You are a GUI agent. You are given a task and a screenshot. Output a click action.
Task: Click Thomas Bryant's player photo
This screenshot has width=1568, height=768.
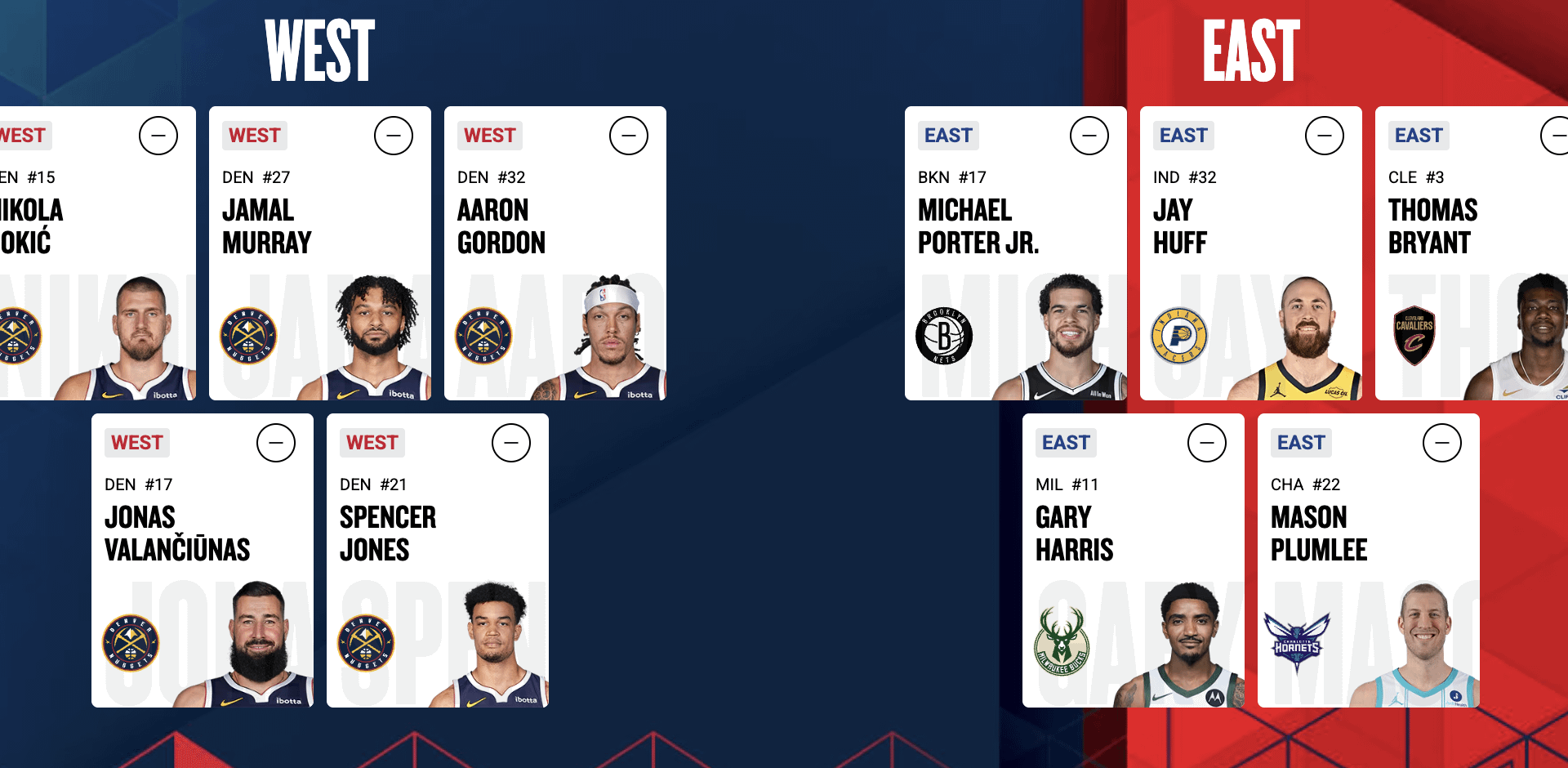click(x=1519, y=343)
